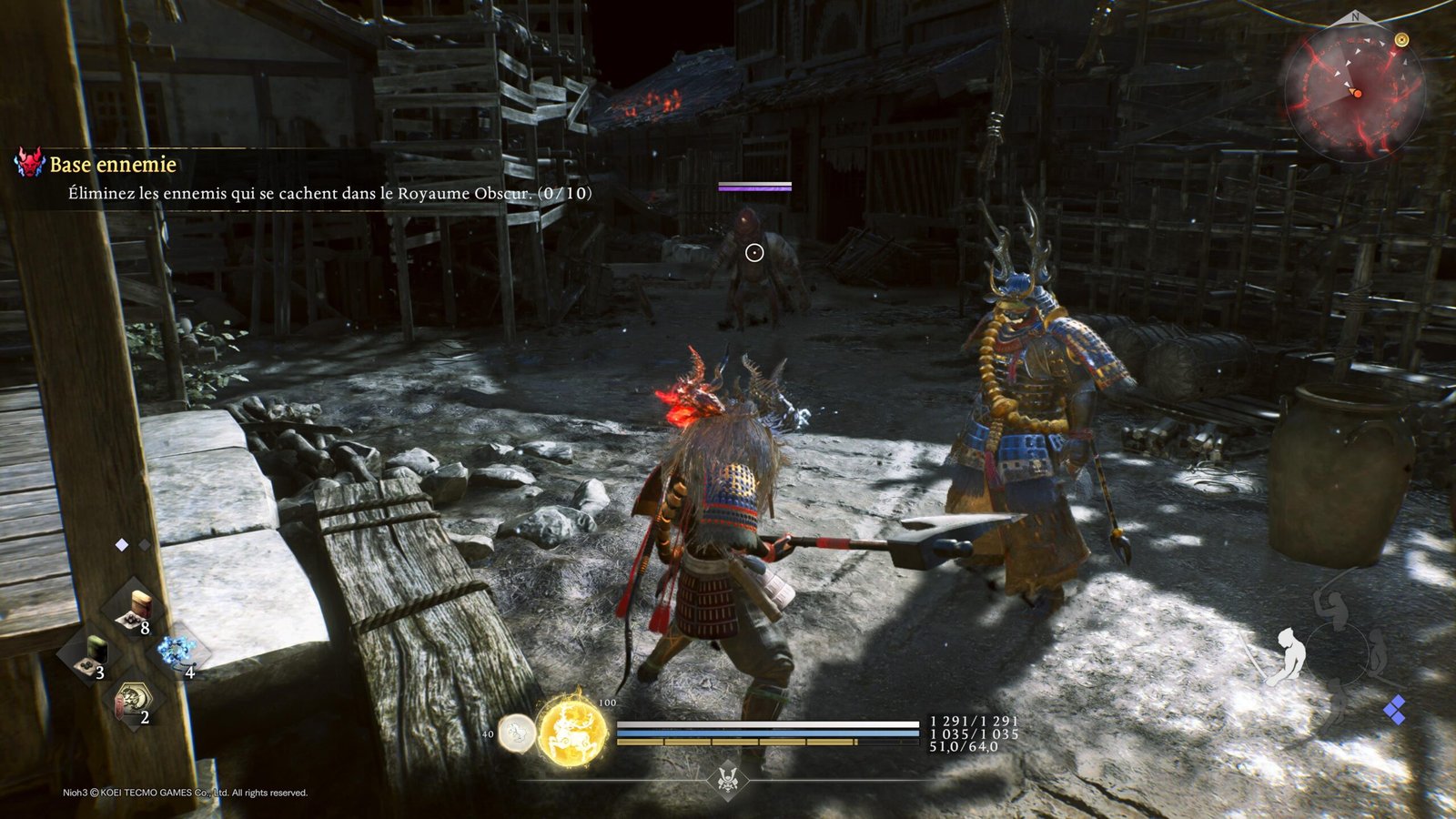This screenshot has width=1456, height=819.
Task: Activate the golden deer guardian spirit
Action: point(572,732)
